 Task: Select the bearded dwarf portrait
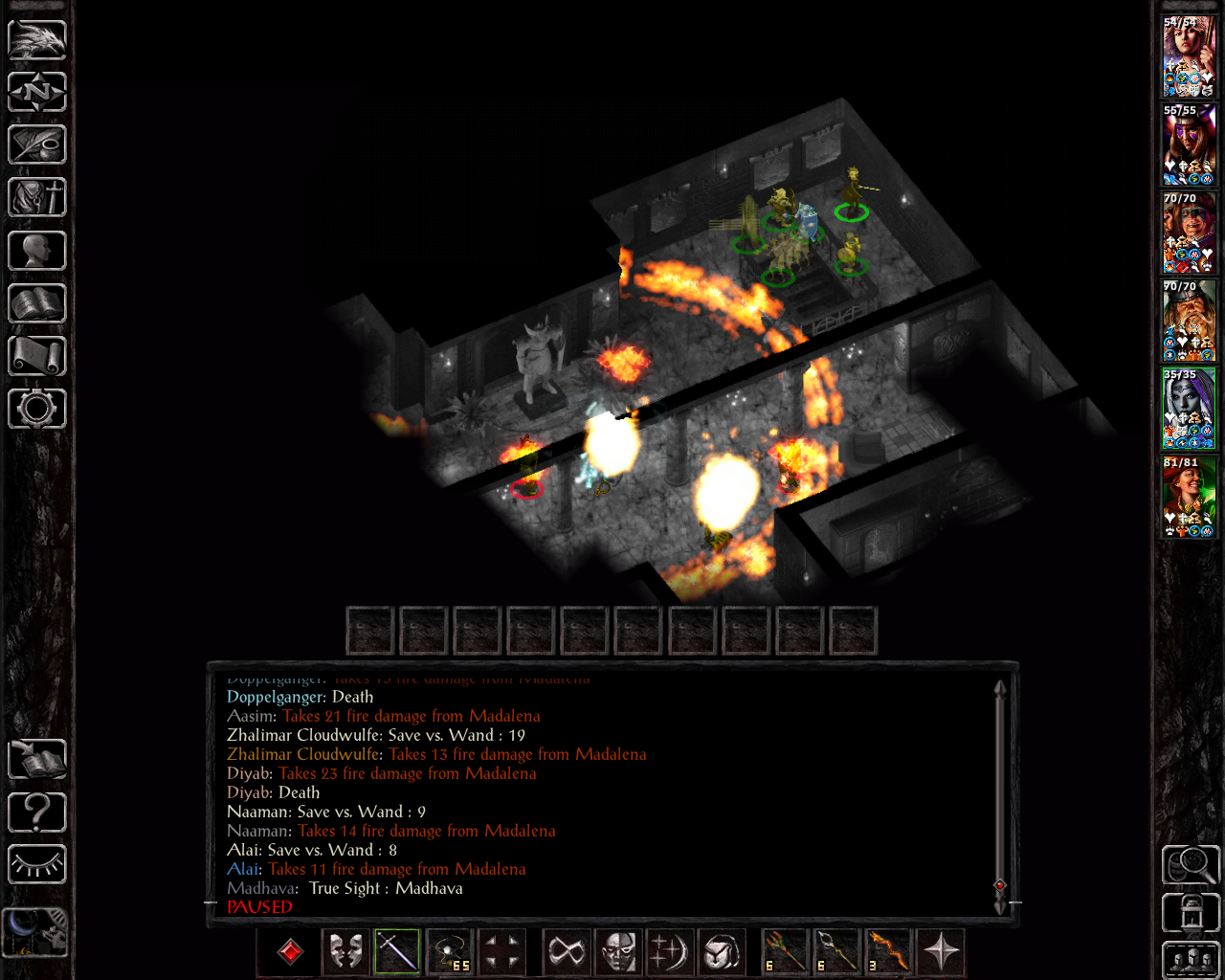(1189, 321)
